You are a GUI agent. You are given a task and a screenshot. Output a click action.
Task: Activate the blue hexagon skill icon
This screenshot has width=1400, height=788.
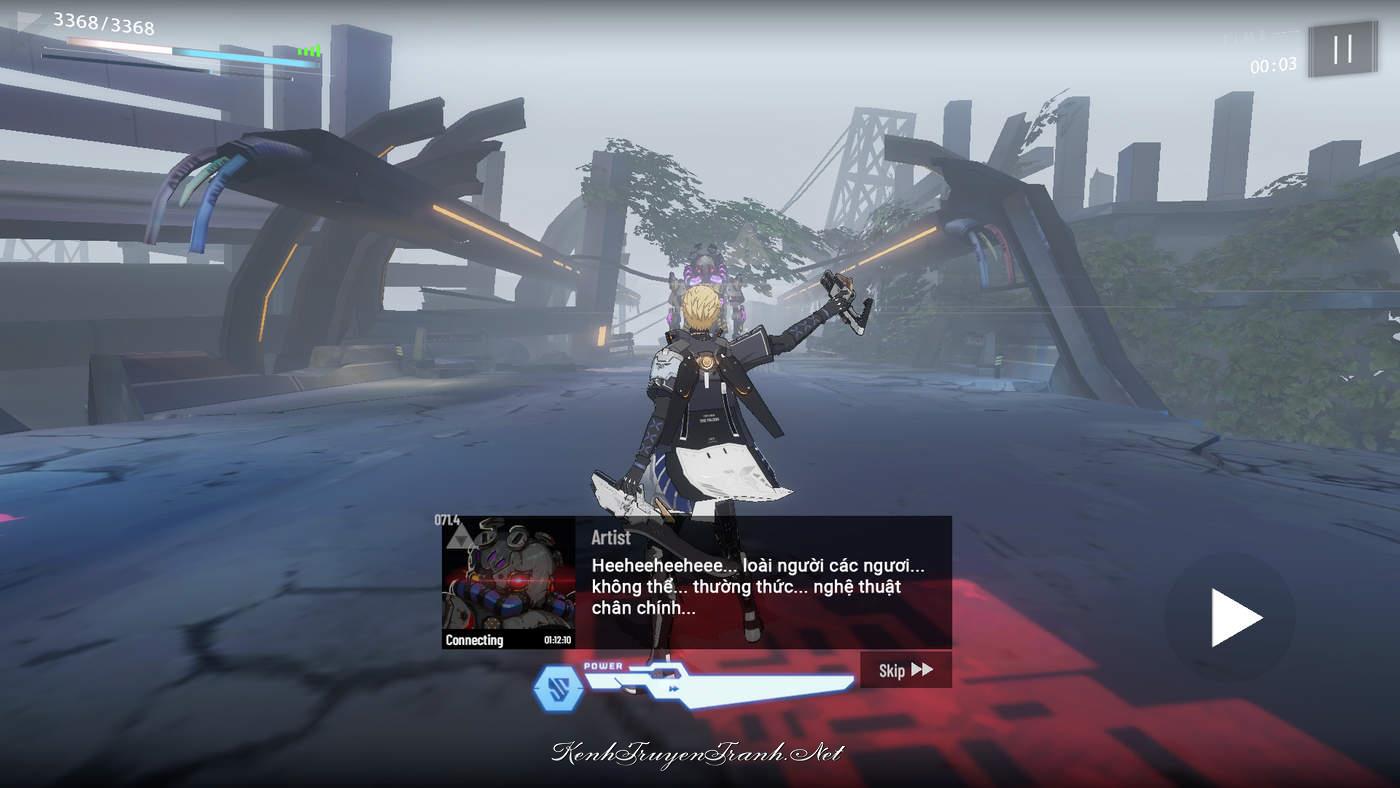coord(557,688)
